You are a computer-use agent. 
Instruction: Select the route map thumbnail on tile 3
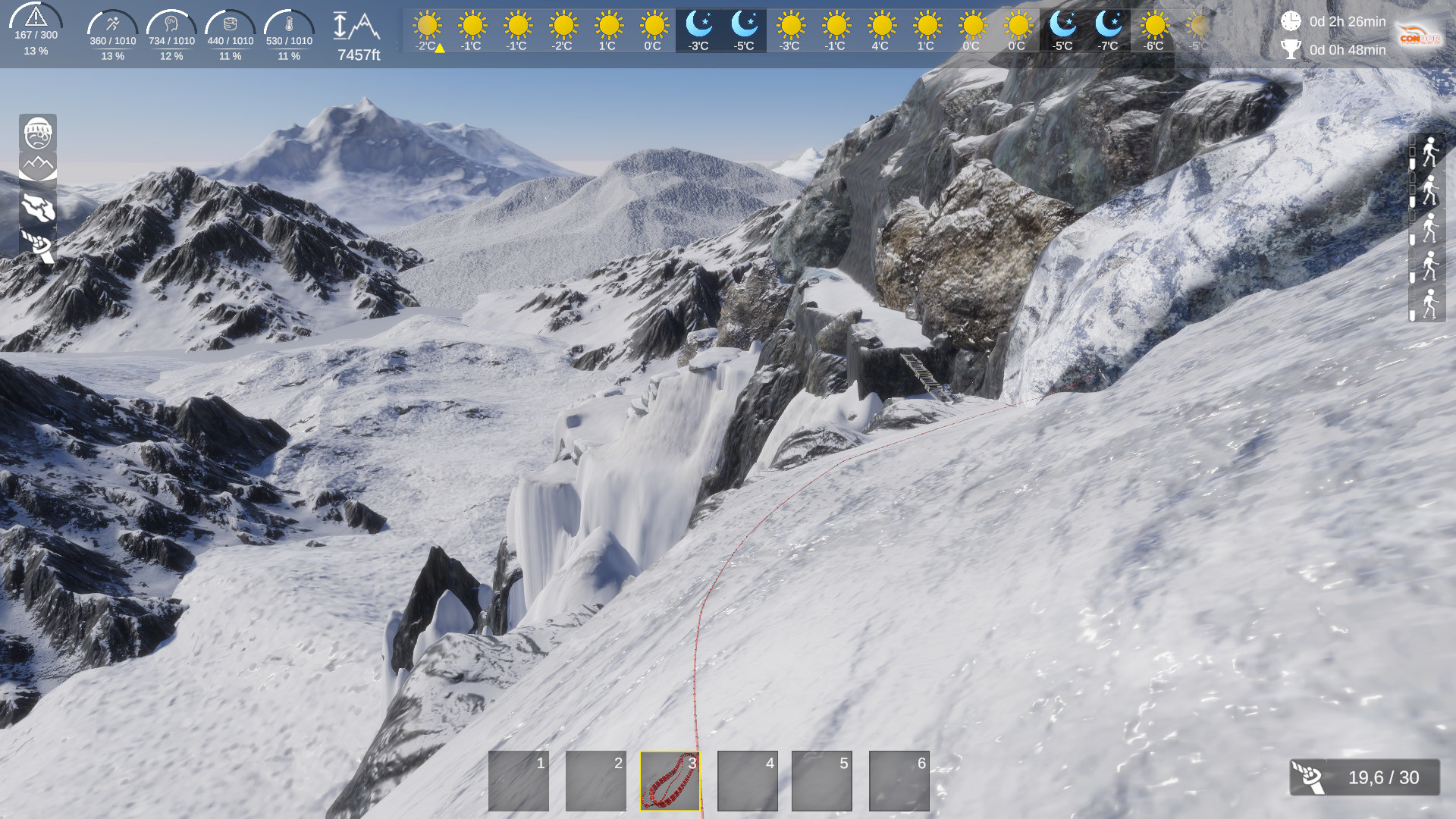pyautogui.click(x=669, y=780)
